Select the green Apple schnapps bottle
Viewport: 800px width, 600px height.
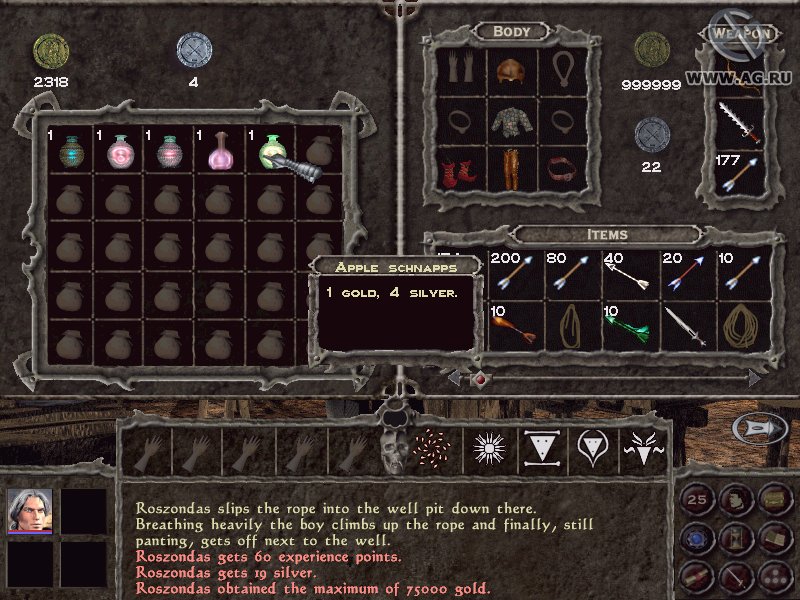[272, 152]
